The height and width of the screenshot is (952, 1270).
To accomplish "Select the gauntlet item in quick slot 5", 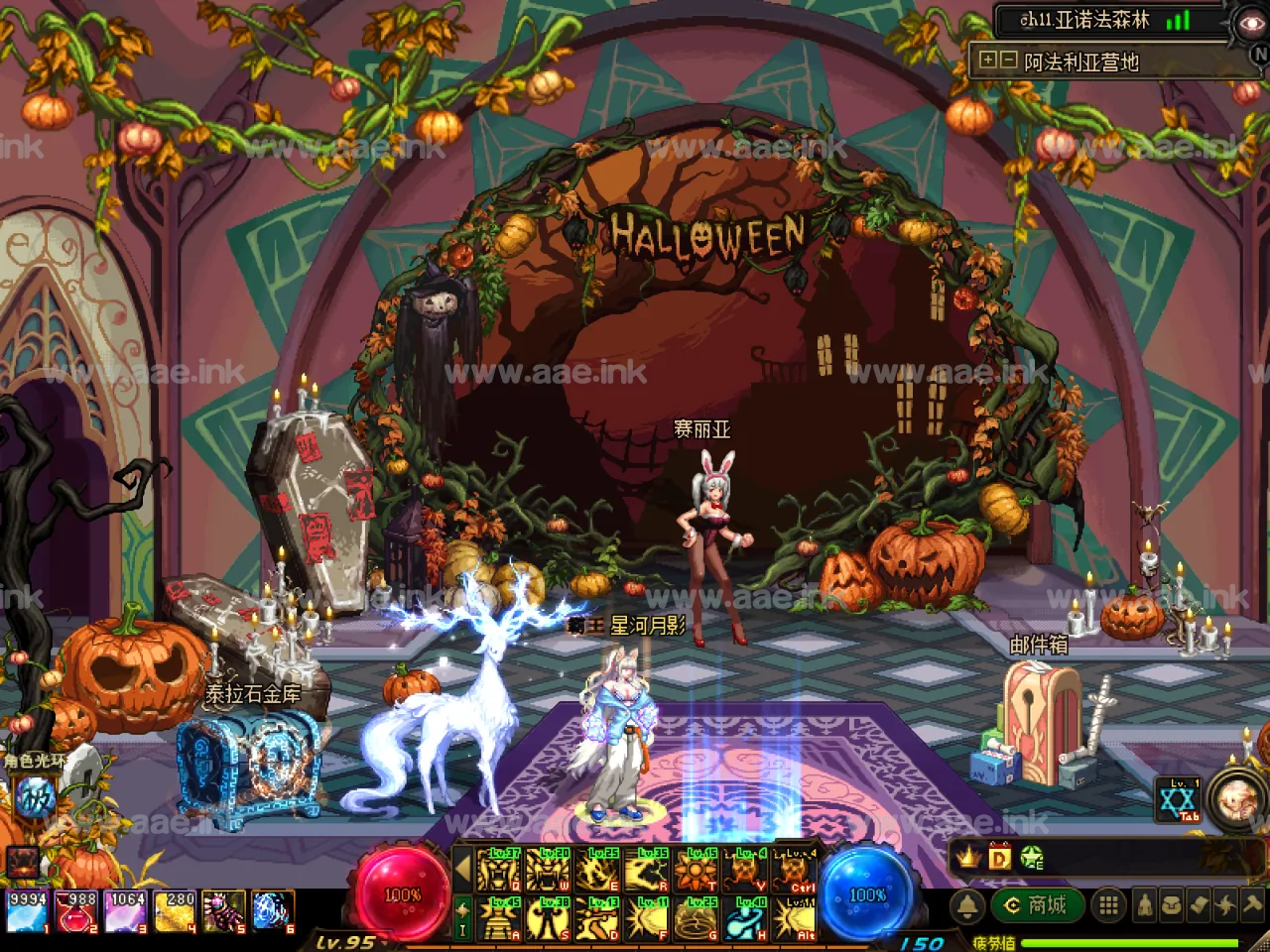I will (224, 911).
